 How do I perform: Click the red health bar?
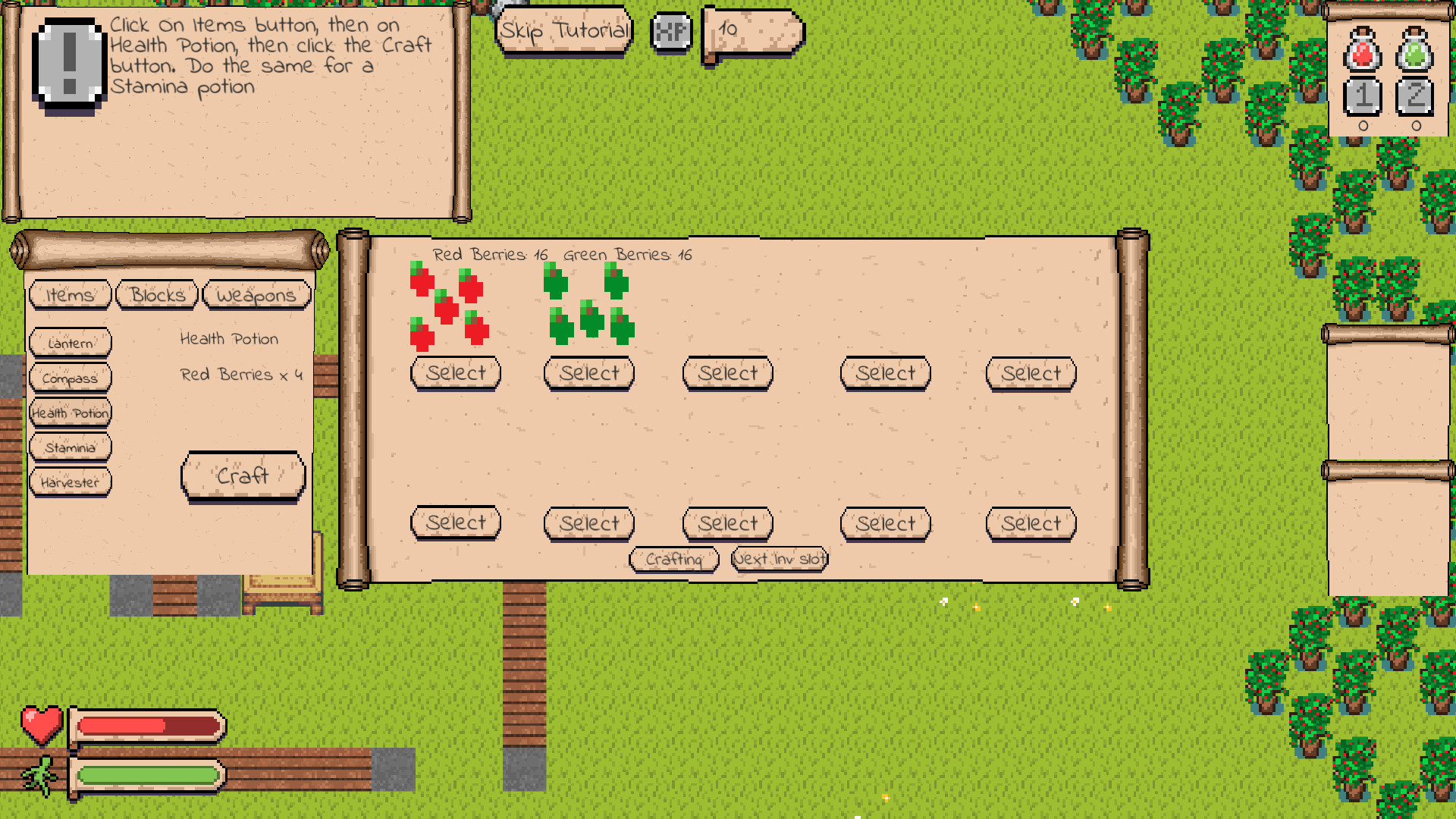point(148,726)
